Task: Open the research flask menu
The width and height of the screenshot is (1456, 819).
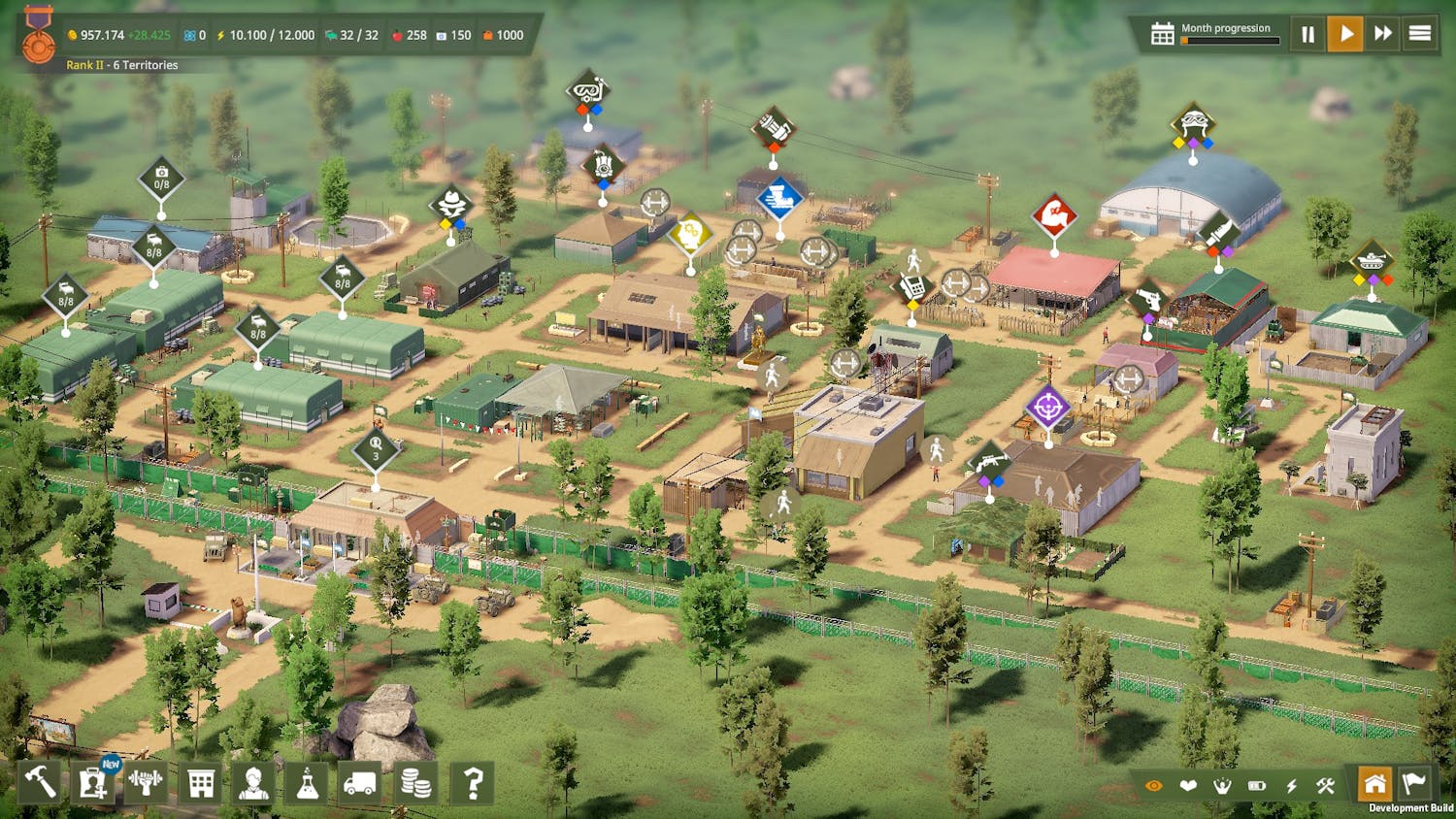Action: [308, 782]
